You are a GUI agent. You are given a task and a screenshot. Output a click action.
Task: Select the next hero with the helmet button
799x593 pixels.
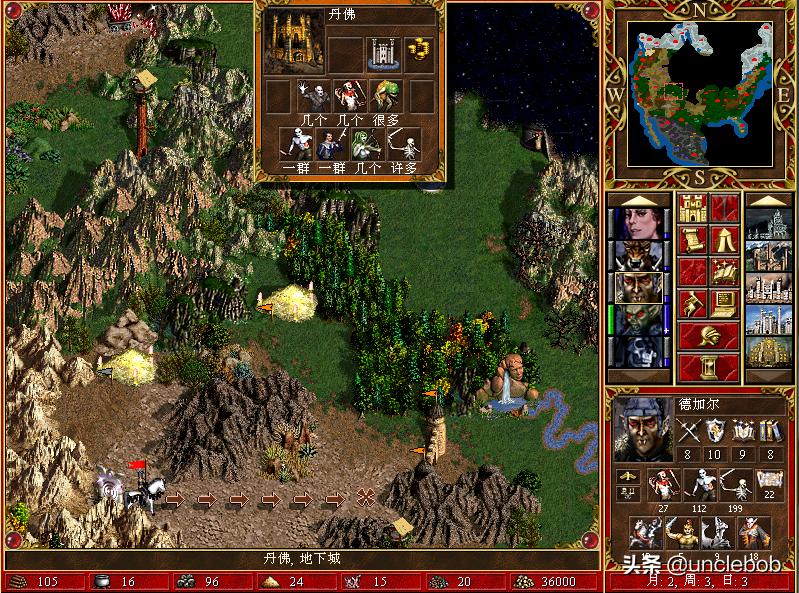[x=708, y=336]
